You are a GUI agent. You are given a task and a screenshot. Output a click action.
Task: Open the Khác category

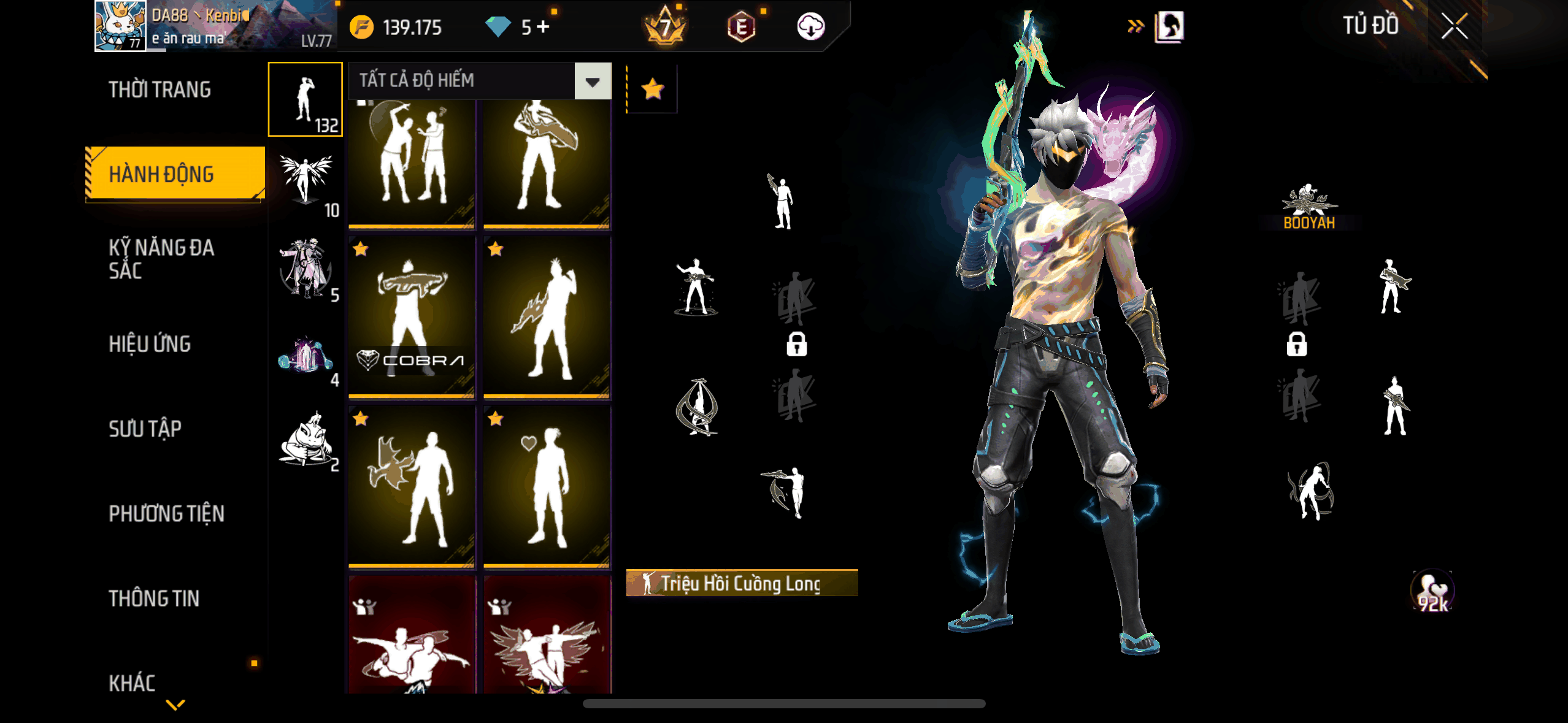point(132,683)
